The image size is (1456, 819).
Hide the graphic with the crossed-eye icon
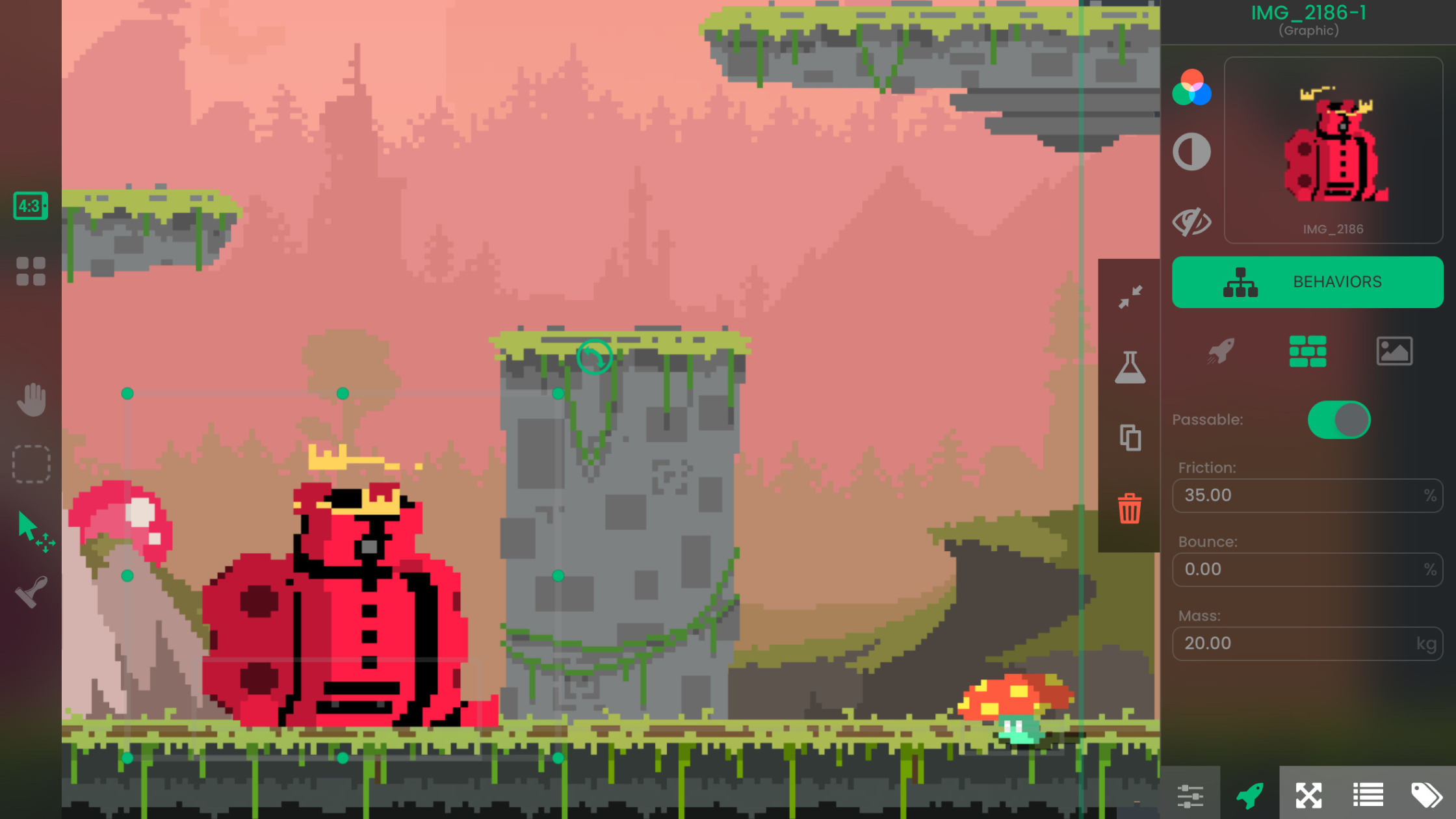coord(1191,221)
